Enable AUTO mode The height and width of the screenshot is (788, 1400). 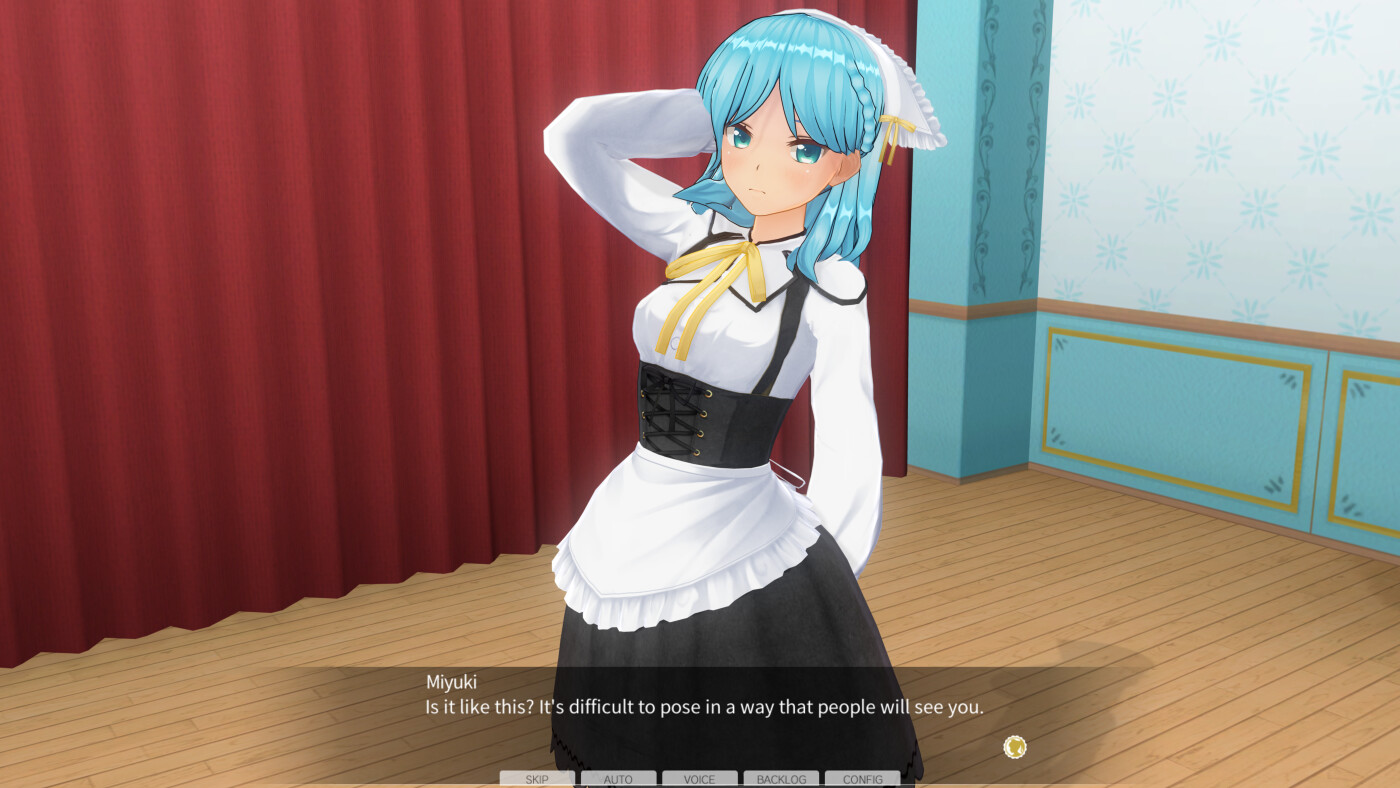[618, 778]
